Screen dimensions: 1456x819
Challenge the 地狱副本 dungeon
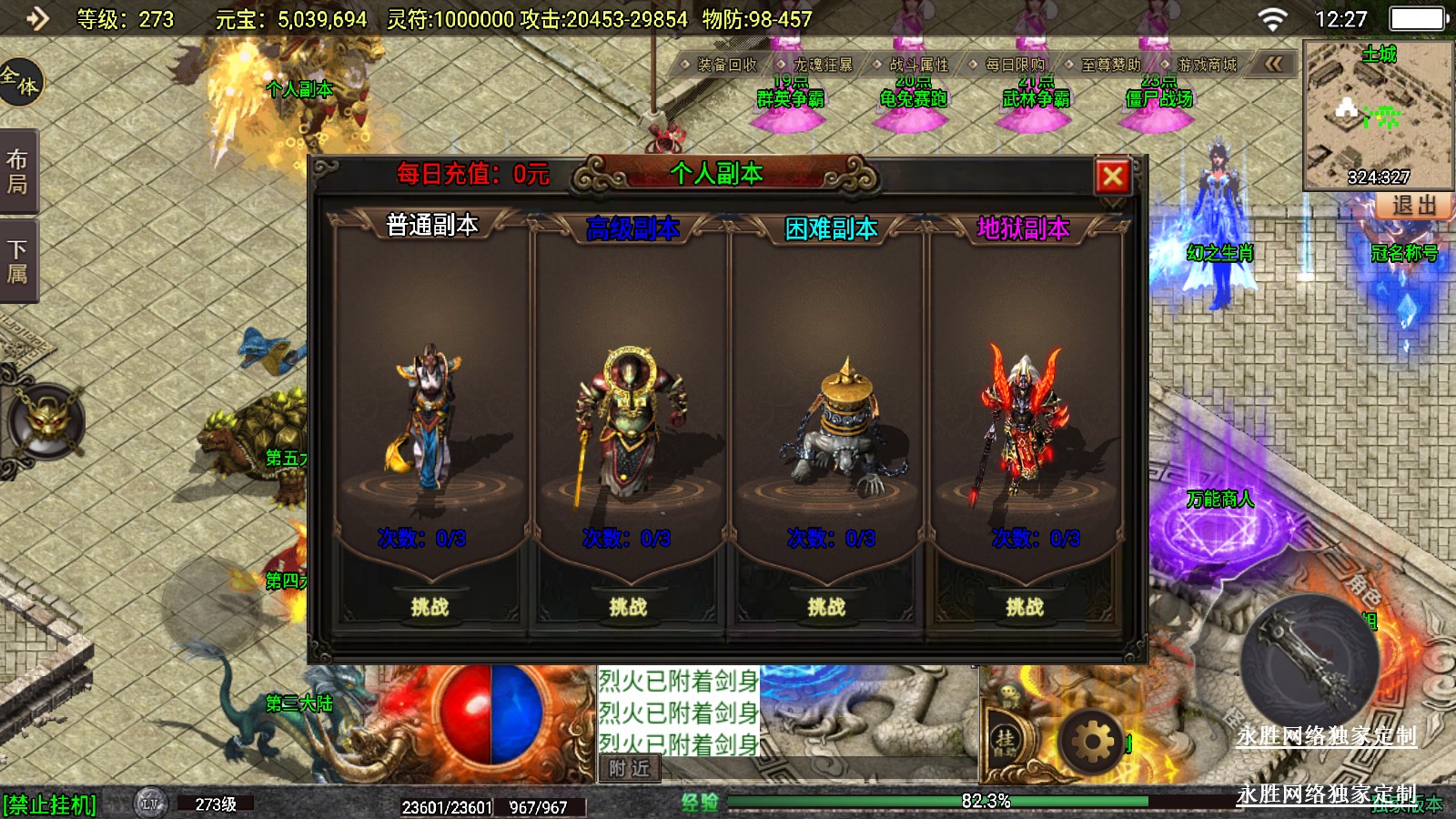tap(1025, 606)
